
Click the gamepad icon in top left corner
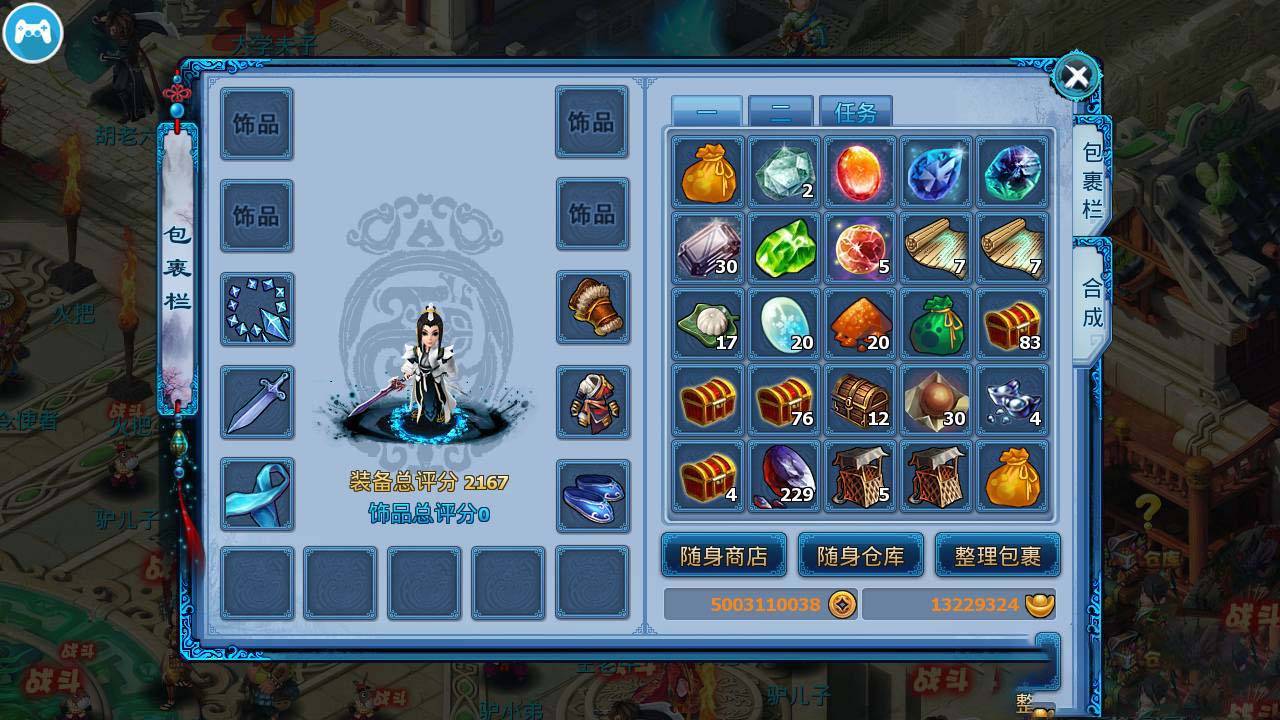point(33,32)
